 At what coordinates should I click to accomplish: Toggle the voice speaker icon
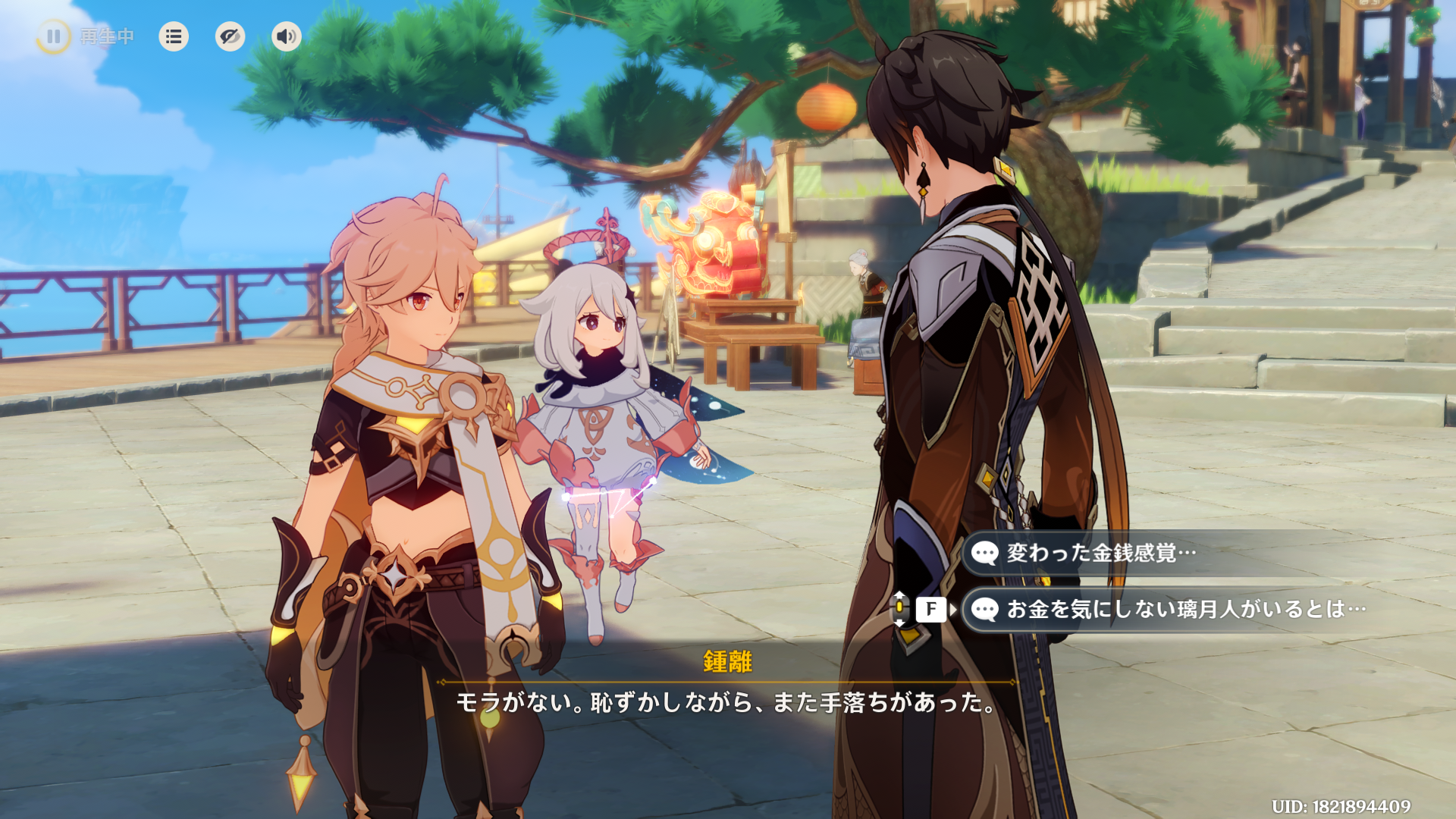286,36
